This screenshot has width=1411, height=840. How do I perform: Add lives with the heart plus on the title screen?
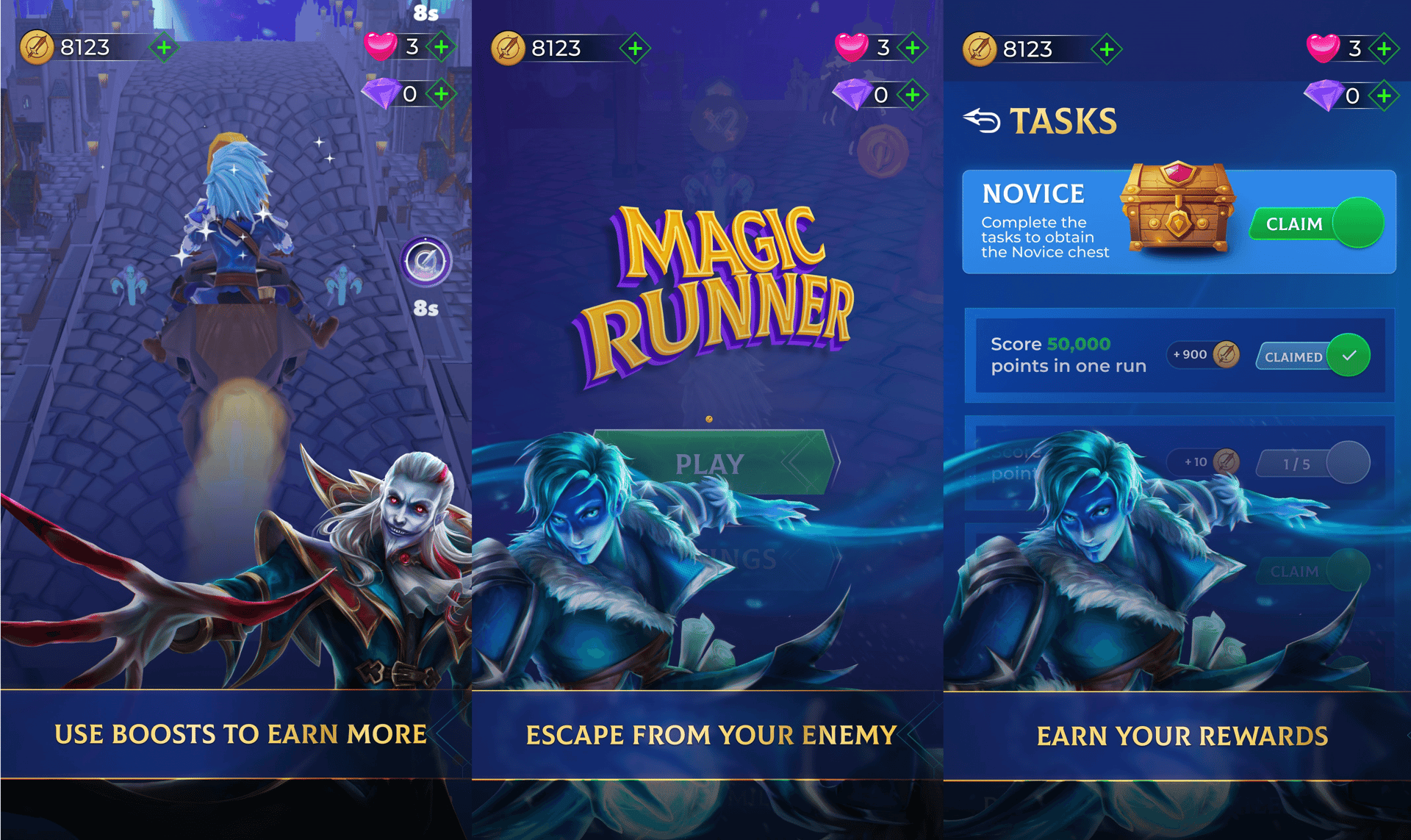pos(913,49)
